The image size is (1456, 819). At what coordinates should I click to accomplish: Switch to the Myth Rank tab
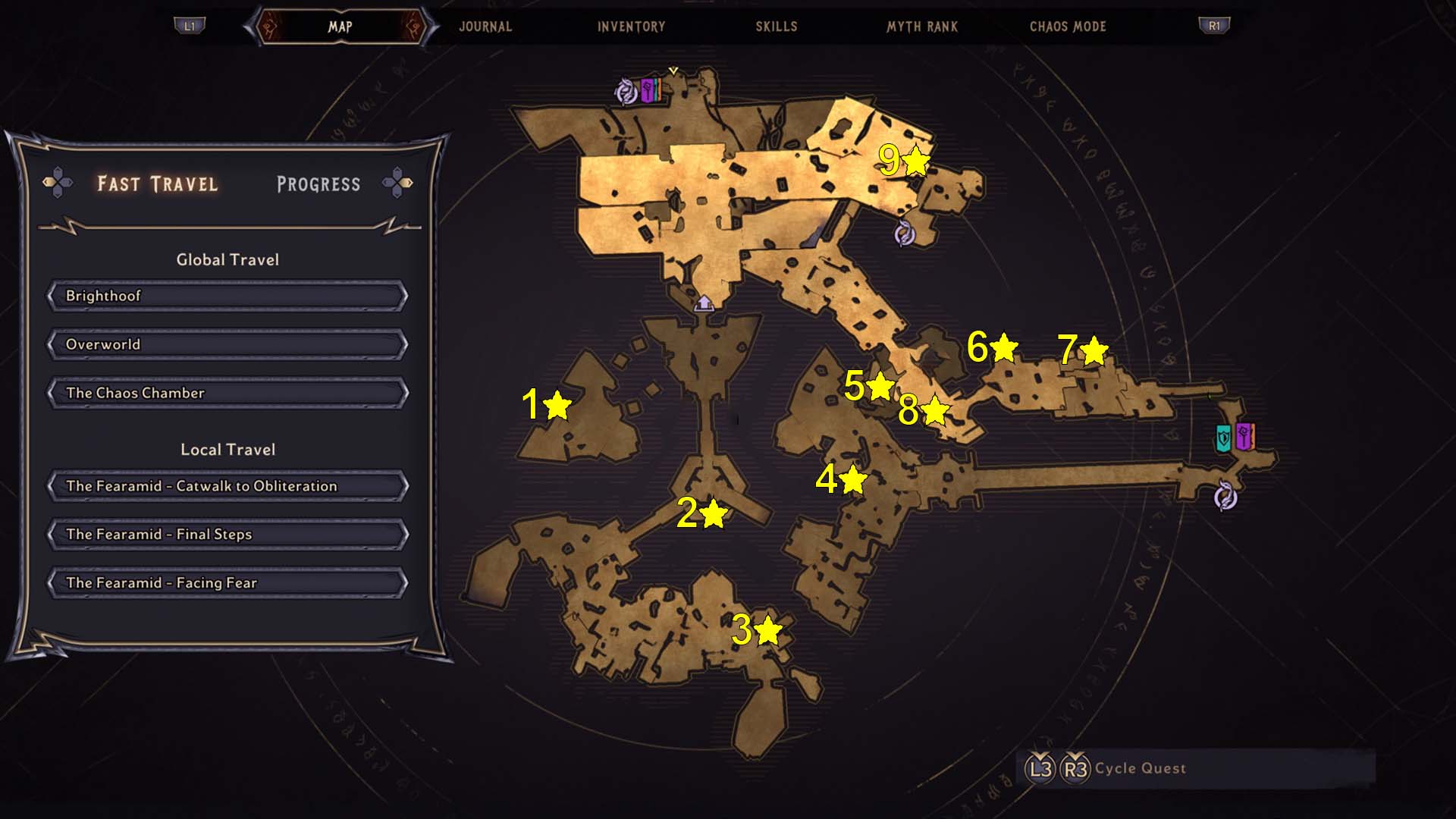[921, 26]
